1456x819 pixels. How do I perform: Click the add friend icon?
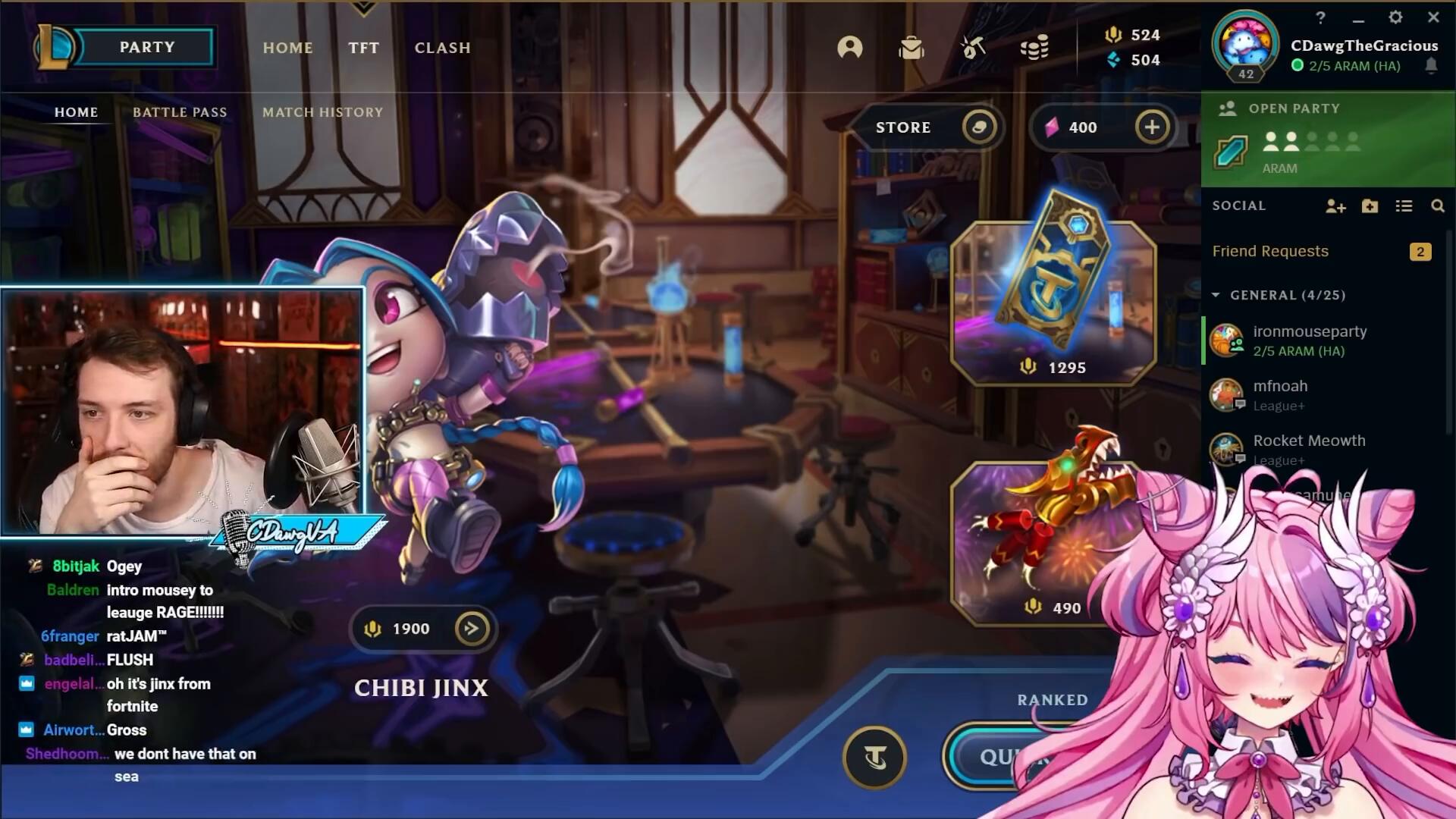click(x=1335, y=206)
